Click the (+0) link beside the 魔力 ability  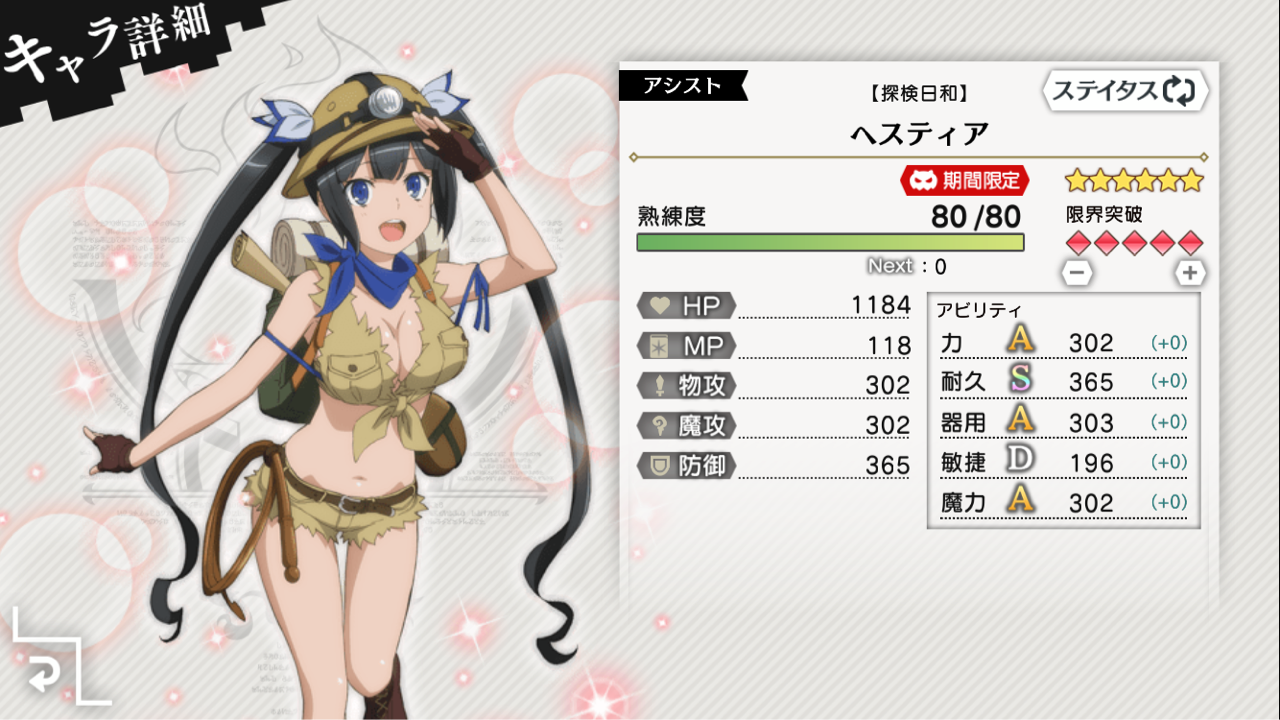[1167, 503]
